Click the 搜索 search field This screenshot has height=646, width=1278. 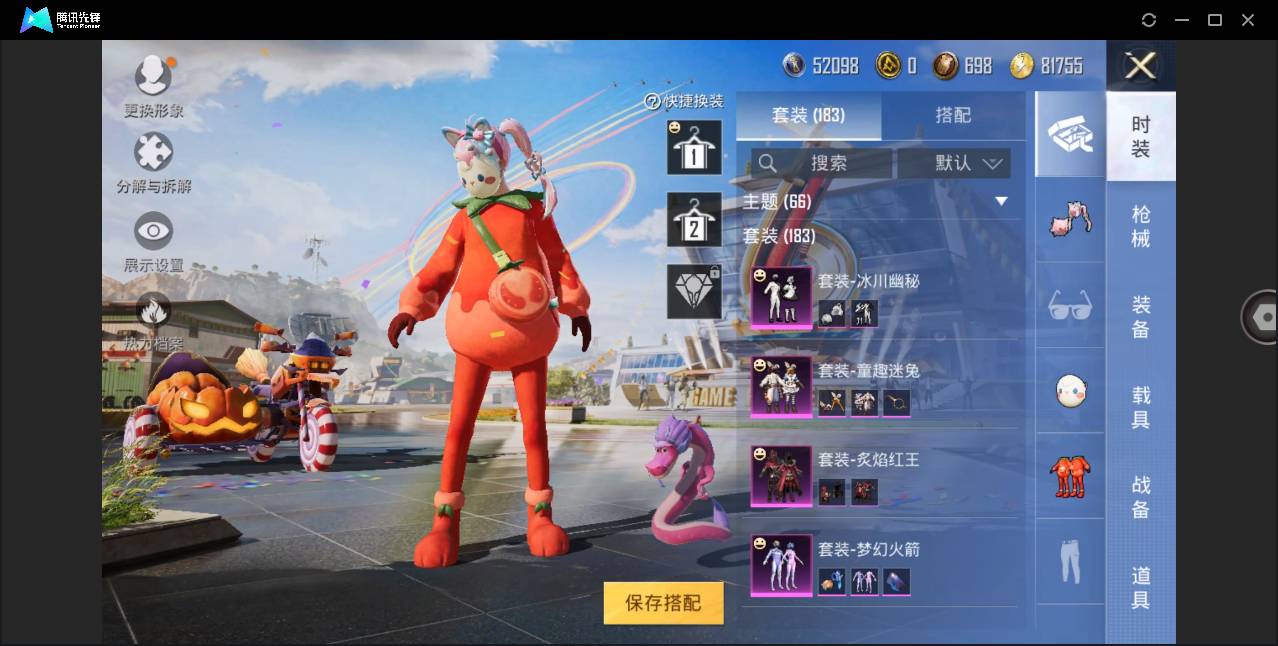822,163
